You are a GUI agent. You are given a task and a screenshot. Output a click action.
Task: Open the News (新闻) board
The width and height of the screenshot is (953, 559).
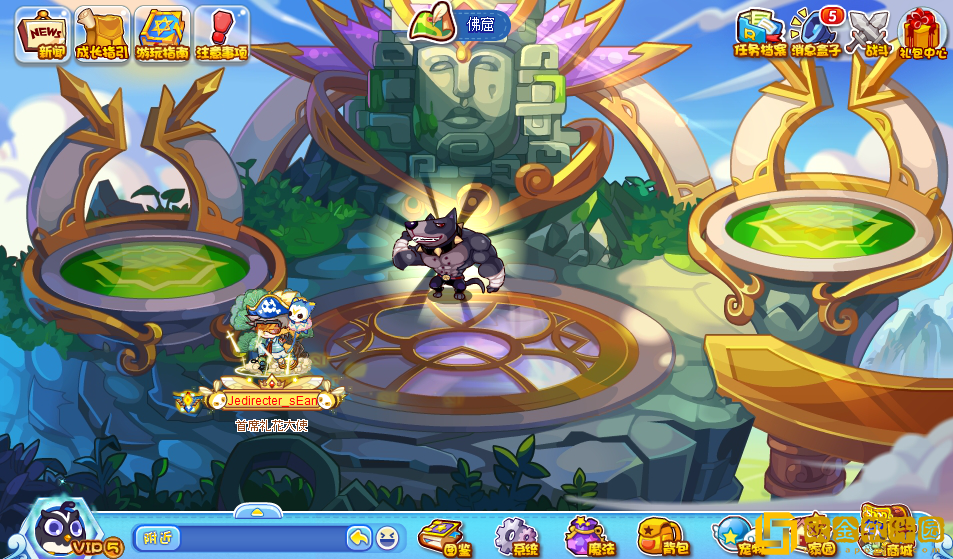tap(41, 34)
